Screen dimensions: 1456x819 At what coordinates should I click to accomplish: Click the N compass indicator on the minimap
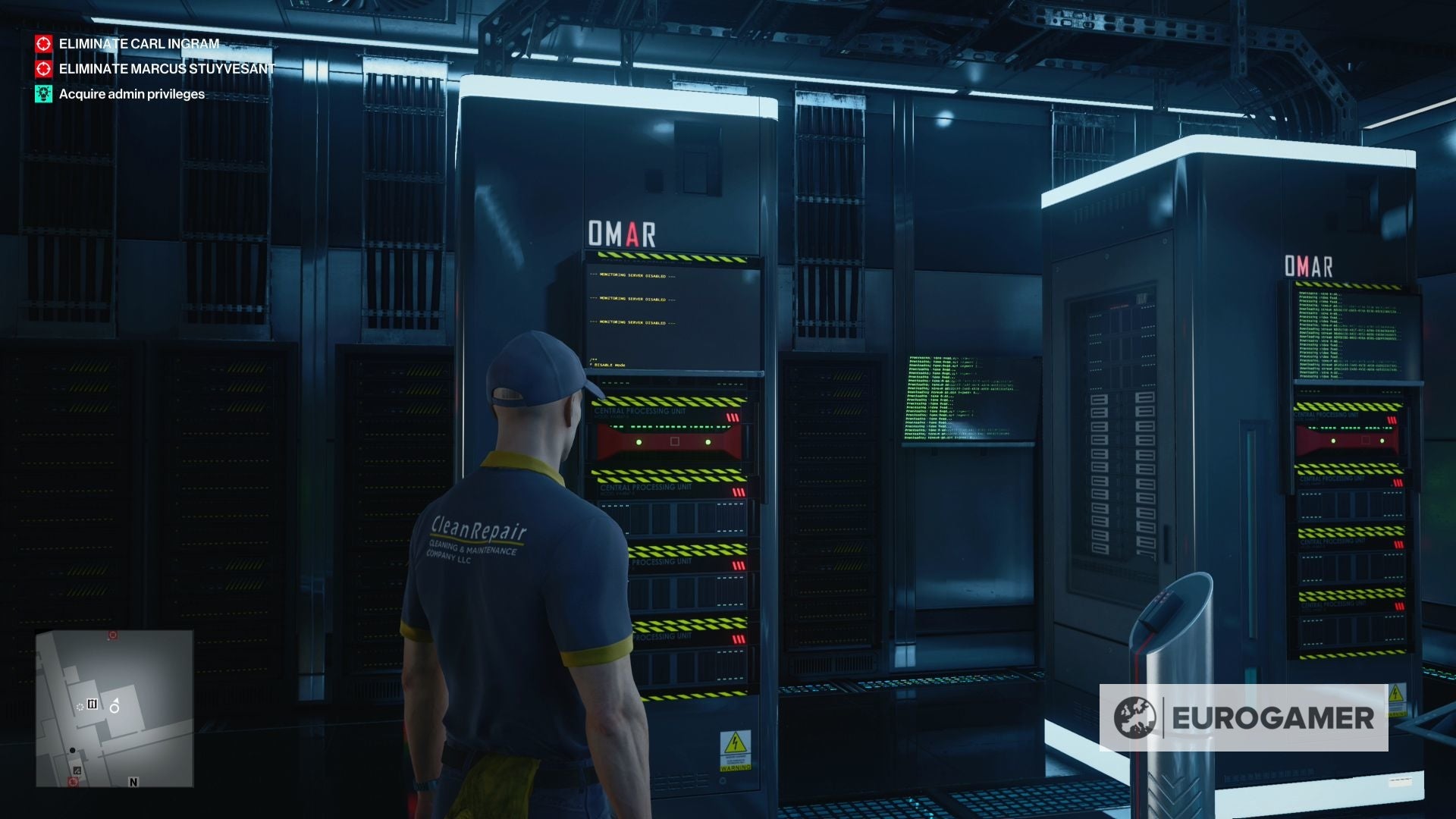click(133, 782)
